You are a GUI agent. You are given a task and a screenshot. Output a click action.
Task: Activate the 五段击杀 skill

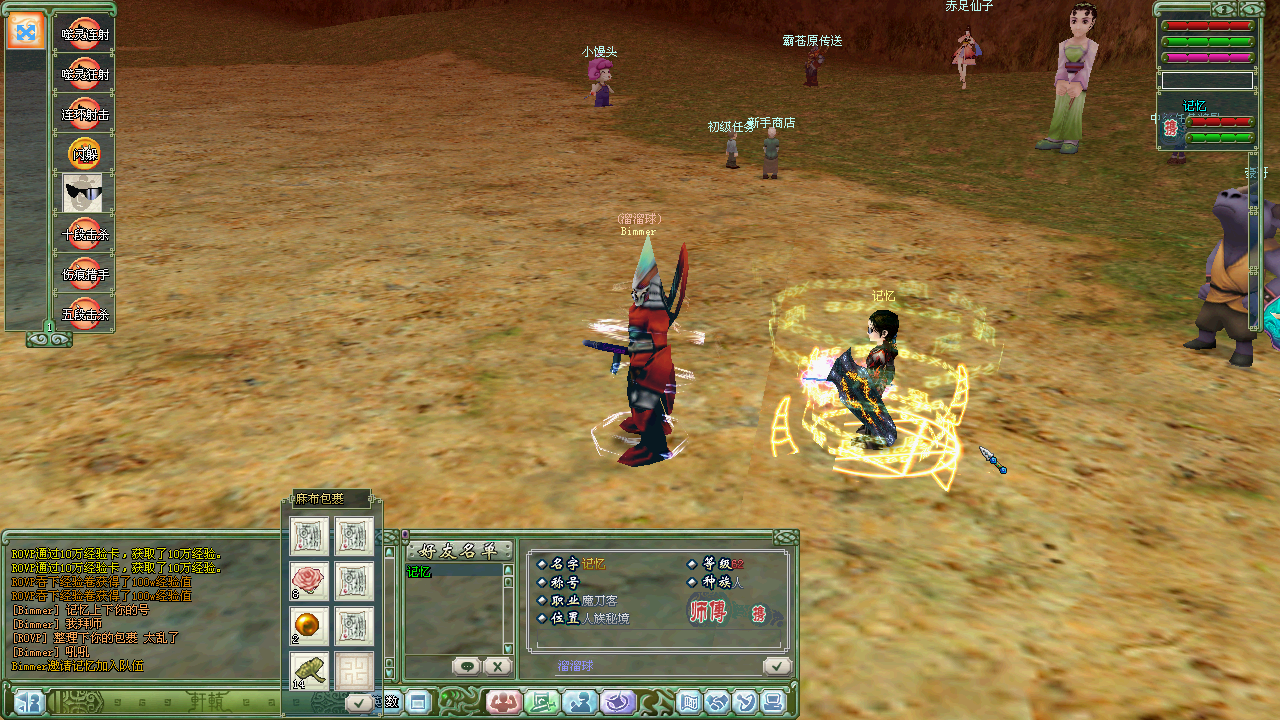click(84, 313)
